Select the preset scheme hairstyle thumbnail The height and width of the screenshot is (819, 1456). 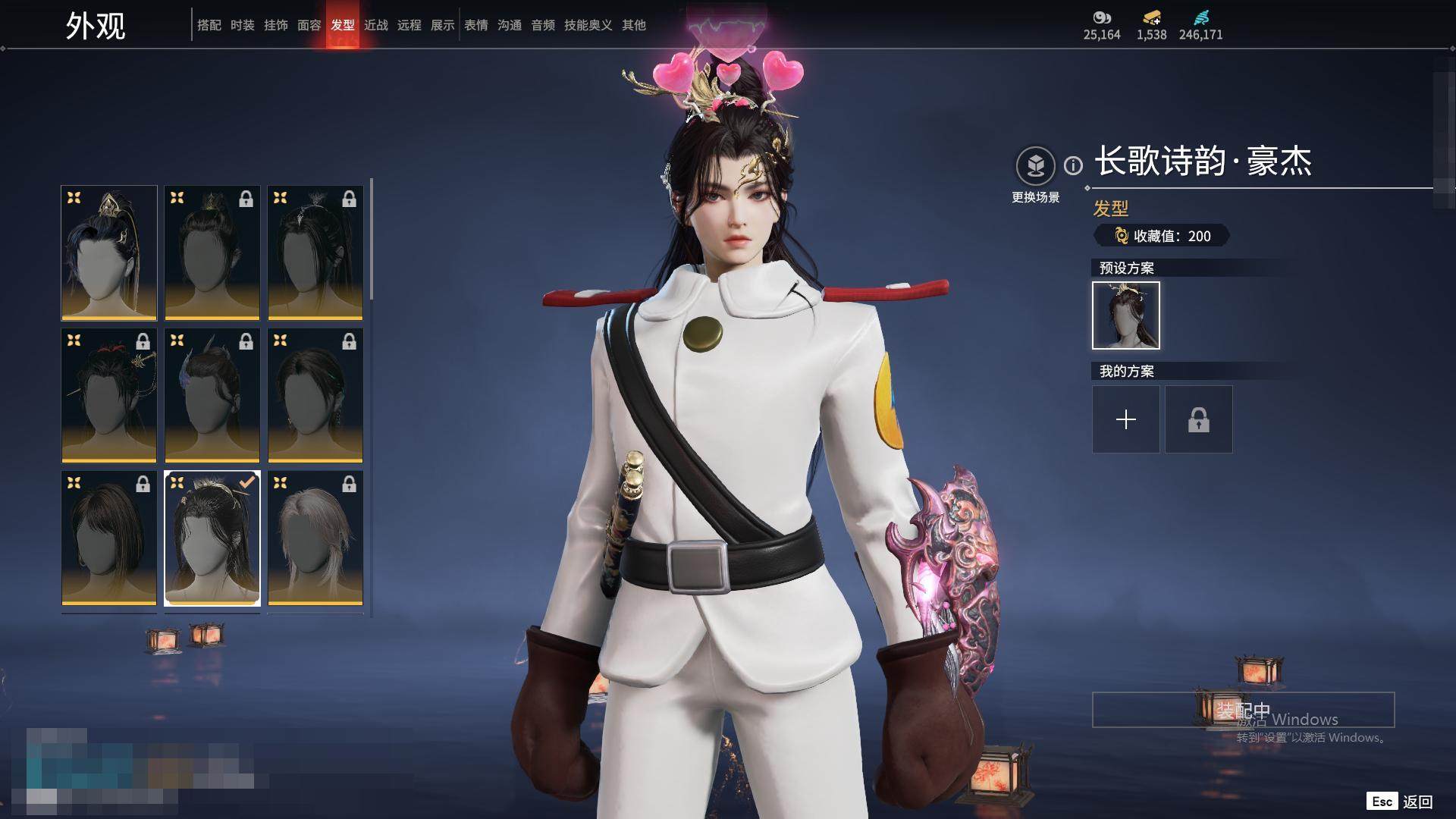[1125, 315]
